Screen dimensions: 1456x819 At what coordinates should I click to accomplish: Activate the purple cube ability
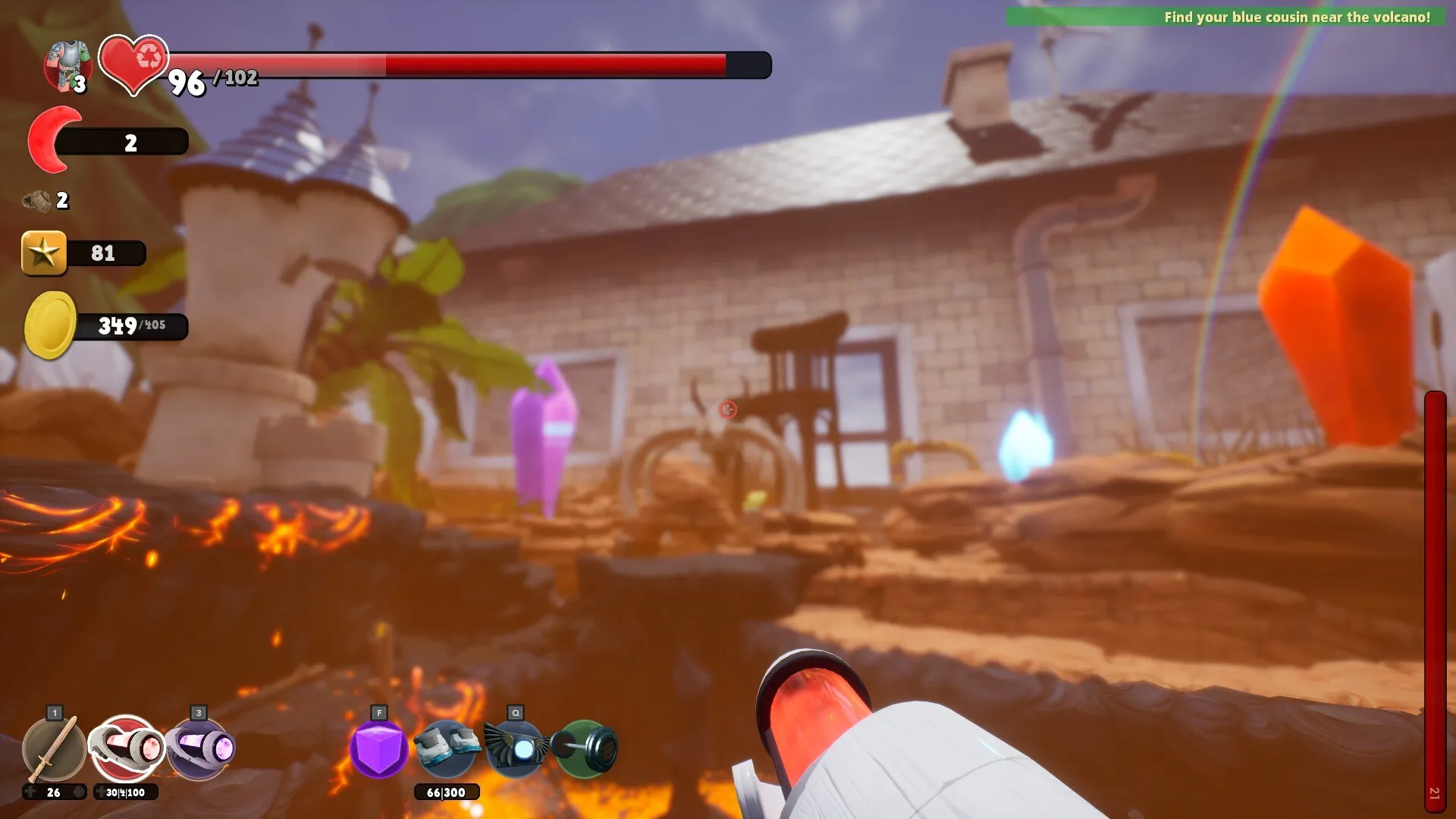[378, 749]
